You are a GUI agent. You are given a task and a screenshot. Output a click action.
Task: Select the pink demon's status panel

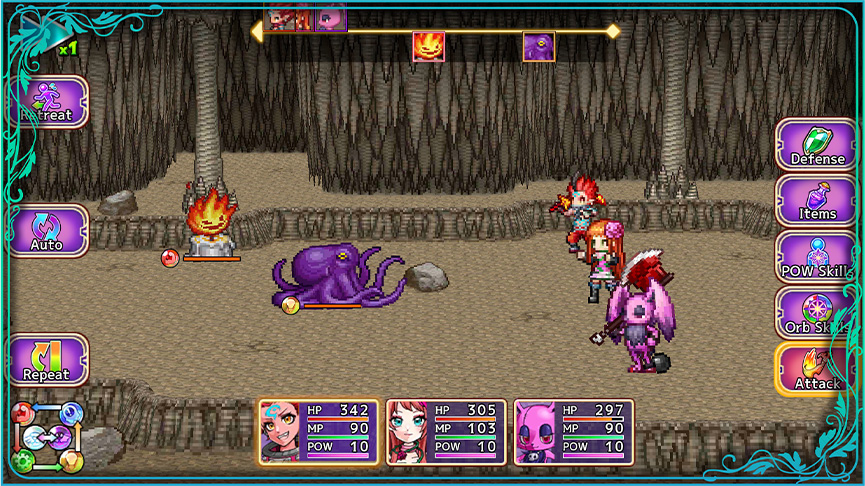(574, 432)
